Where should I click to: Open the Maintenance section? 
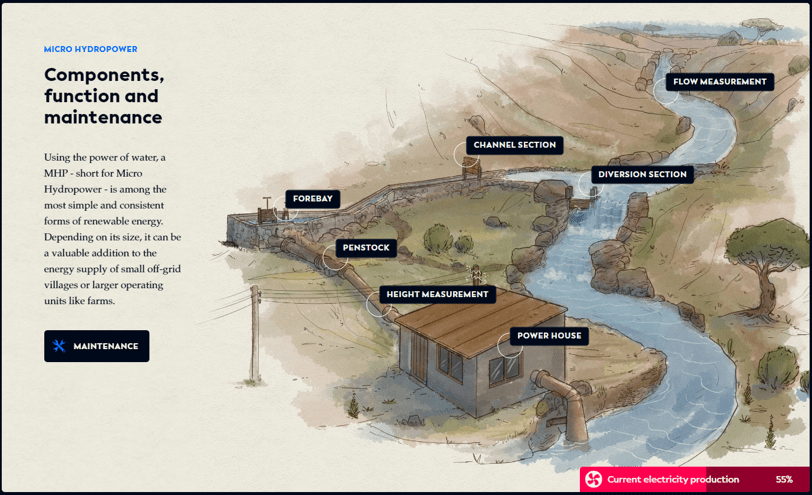pyautogui.click(x=97, y=346)
